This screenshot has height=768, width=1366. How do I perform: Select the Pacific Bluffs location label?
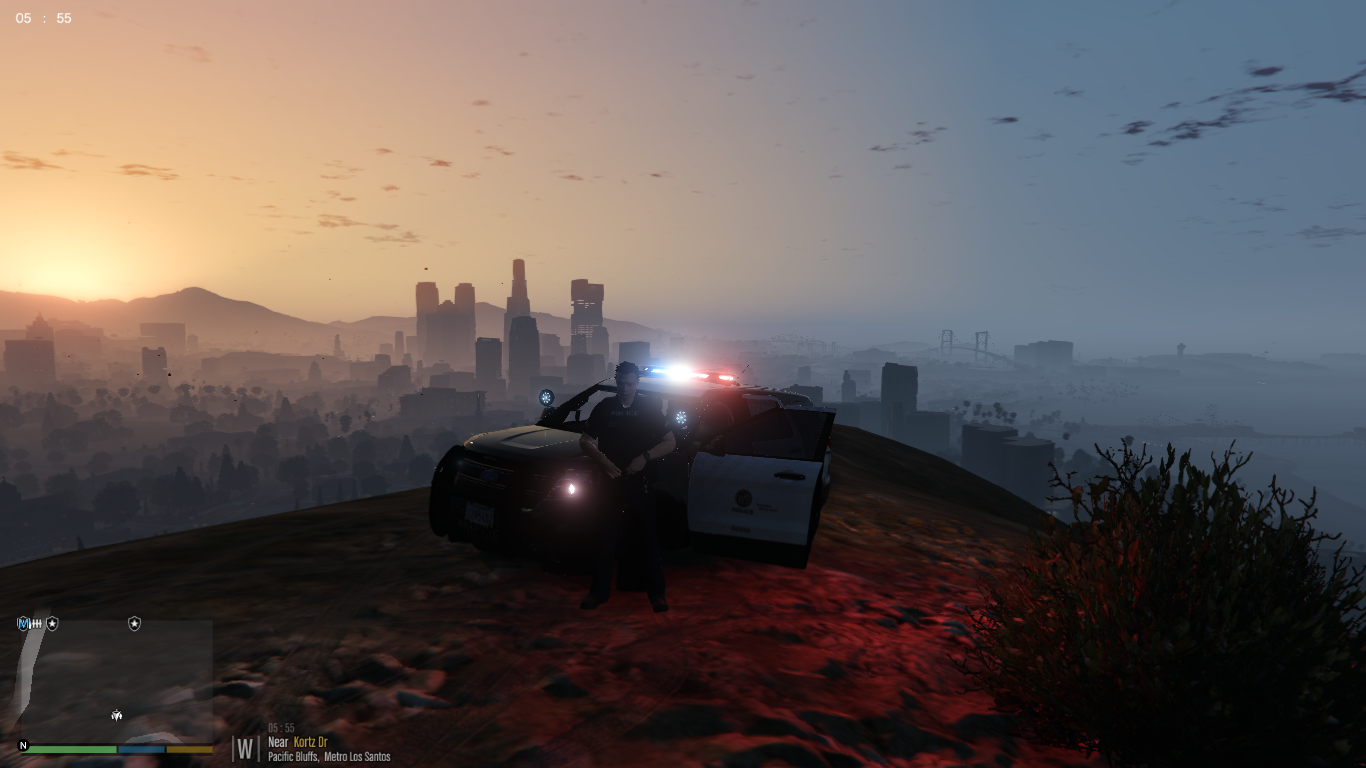[x=291, y=756]
